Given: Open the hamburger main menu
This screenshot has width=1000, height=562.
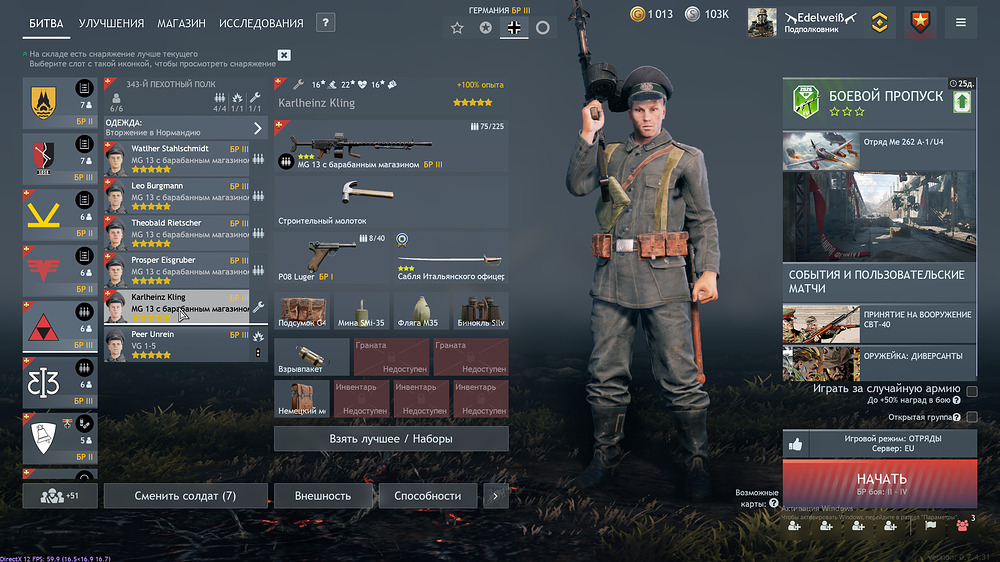Looking at the screenshot, I should point(961,22).
